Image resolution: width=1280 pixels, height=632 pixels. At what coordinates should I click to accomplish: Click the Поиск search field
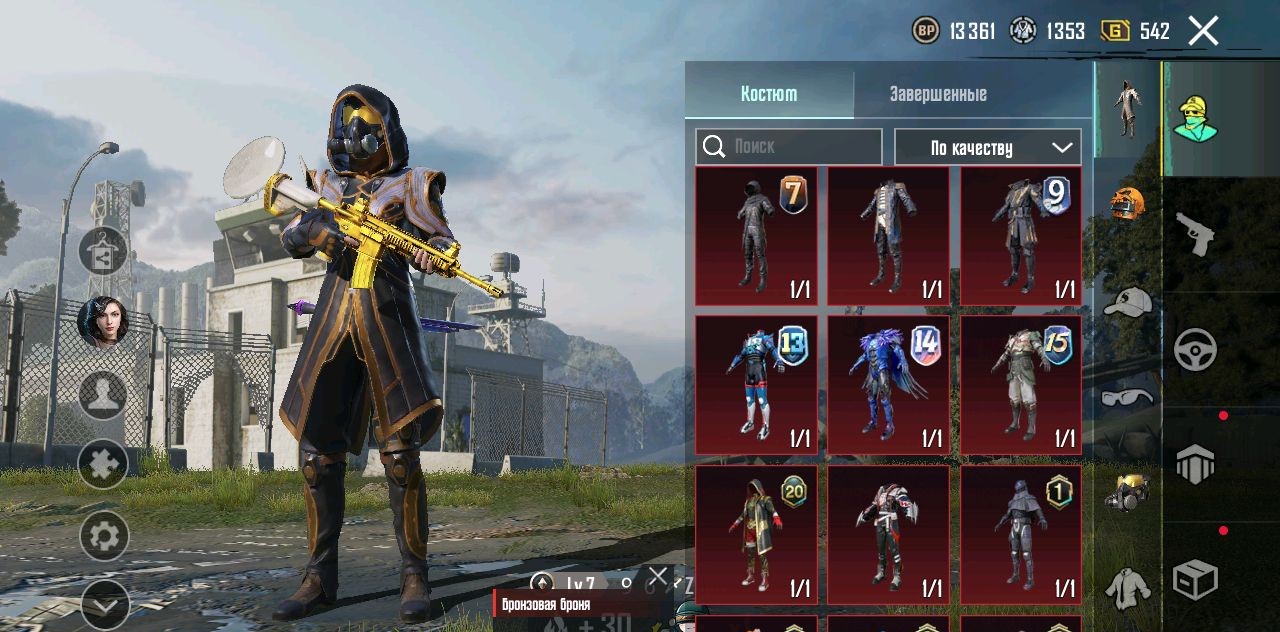tap(789, 147)
